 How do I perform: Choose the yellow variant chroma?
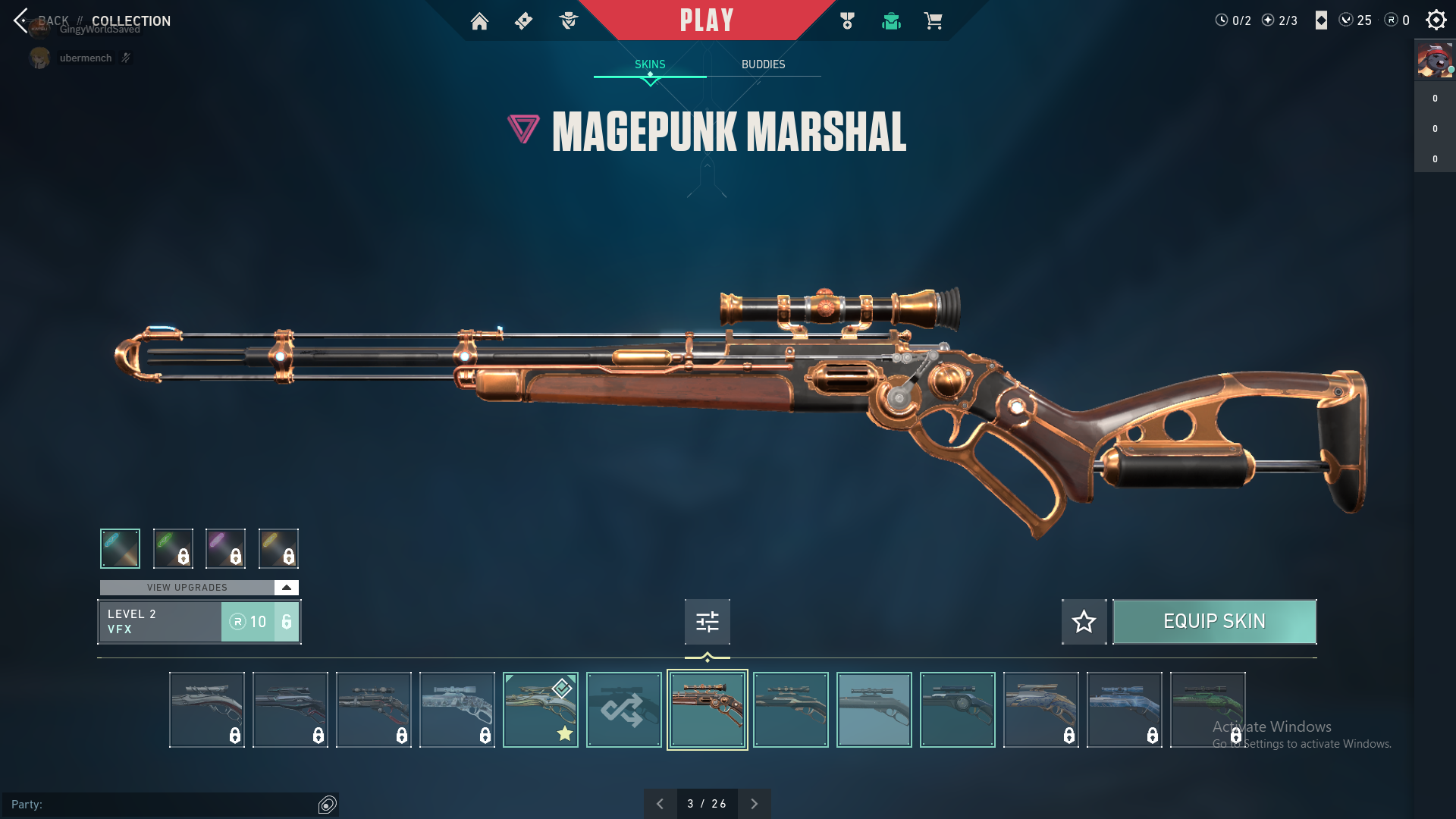point(278,548)
